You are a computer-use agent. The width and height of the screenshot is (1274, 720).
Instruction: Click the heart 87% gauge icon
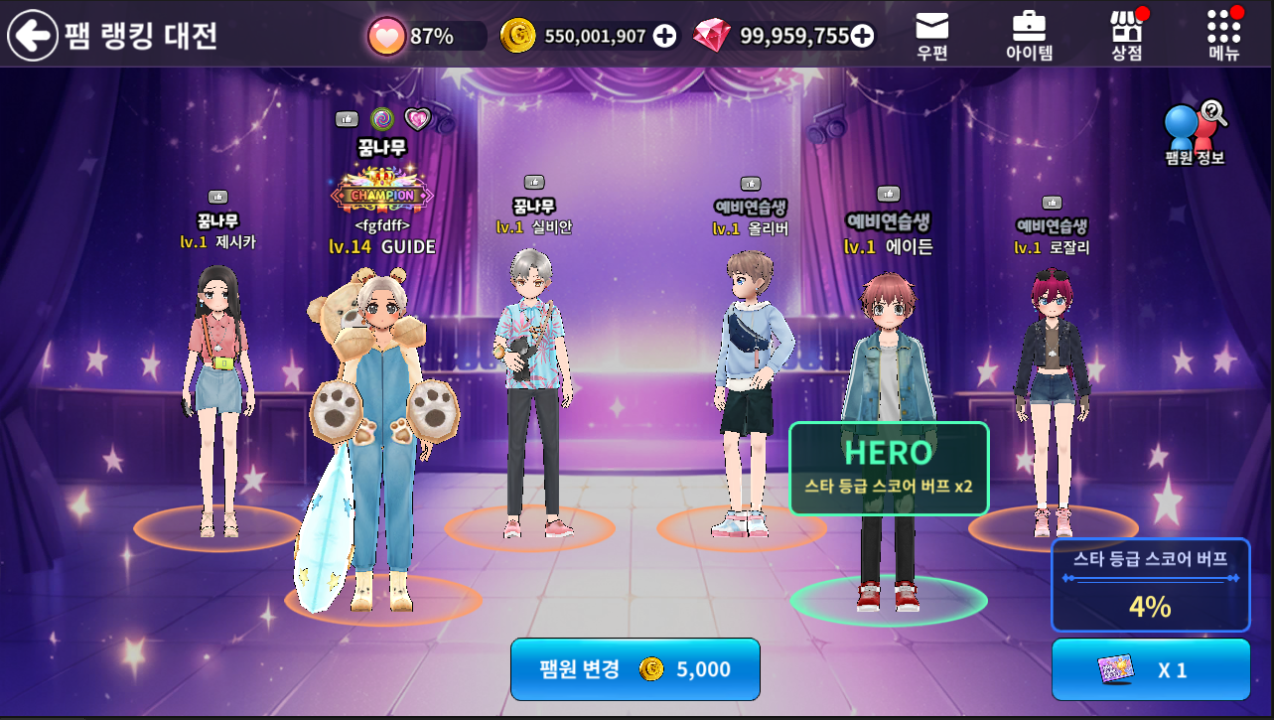(386, 37)
